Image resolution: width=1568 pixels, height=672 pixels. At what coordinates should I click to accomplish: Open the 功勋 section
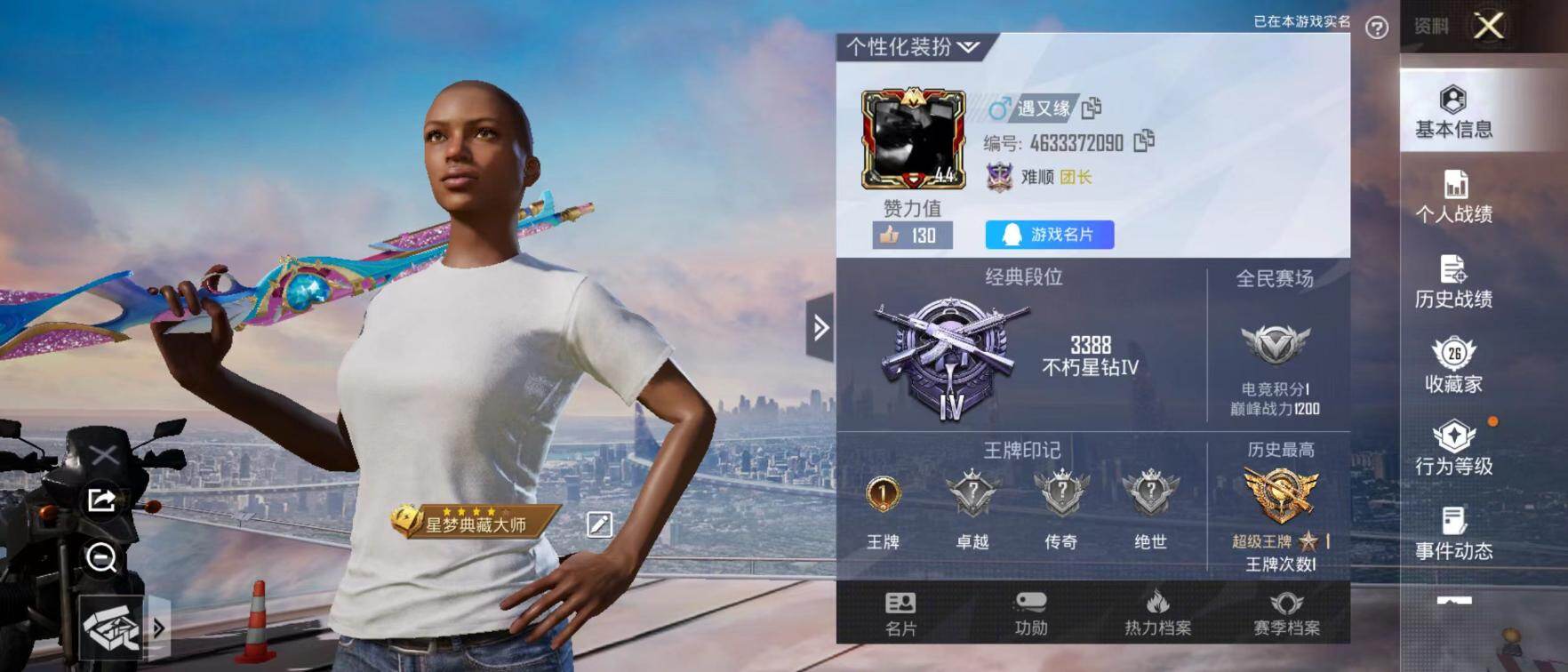1030,613
